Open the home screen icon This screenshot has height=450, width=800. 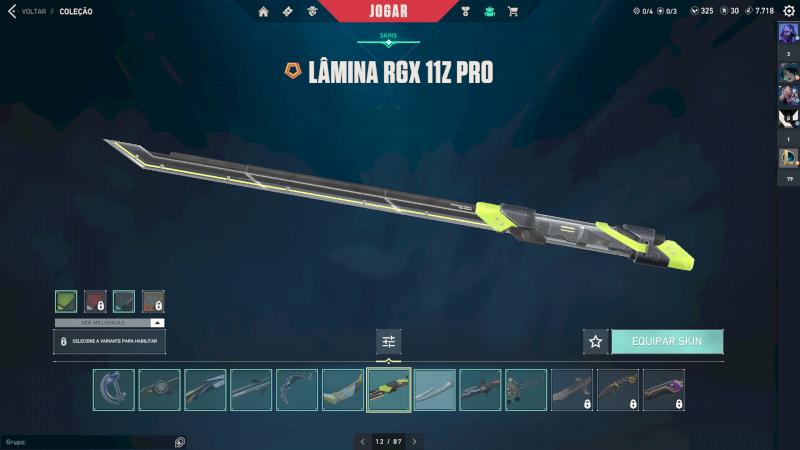click(x=264, y=11)
